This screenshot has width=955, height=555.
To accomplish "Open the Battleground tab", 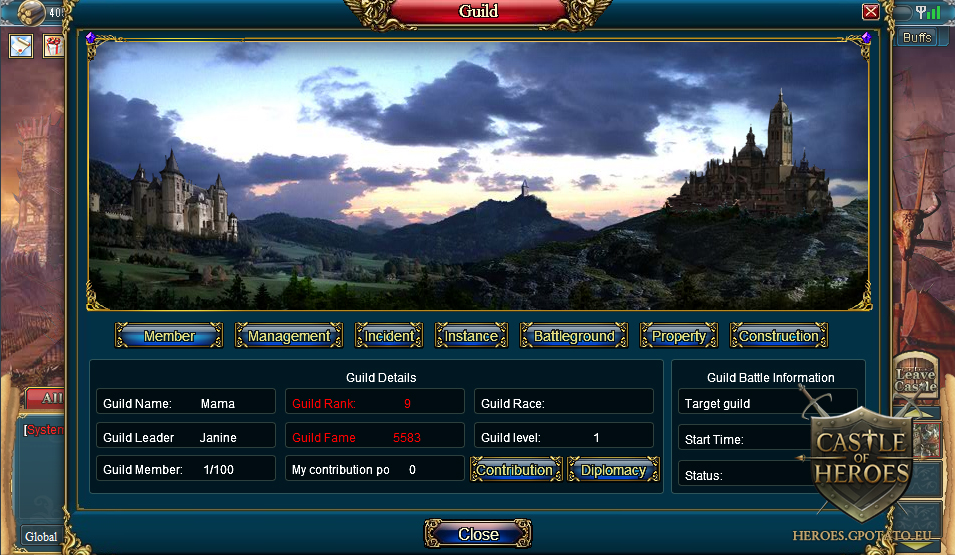I will (x=574, y=336).
